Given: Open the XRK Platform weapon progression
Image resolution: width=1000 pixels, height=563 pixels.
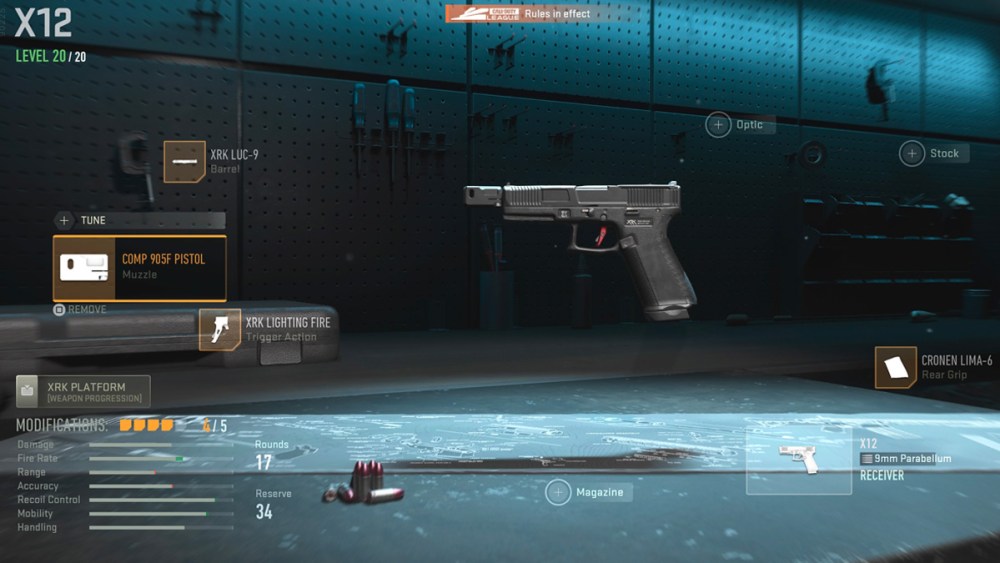Looking at the screenshot, I should pyautogui.click(x=83, y=391).
